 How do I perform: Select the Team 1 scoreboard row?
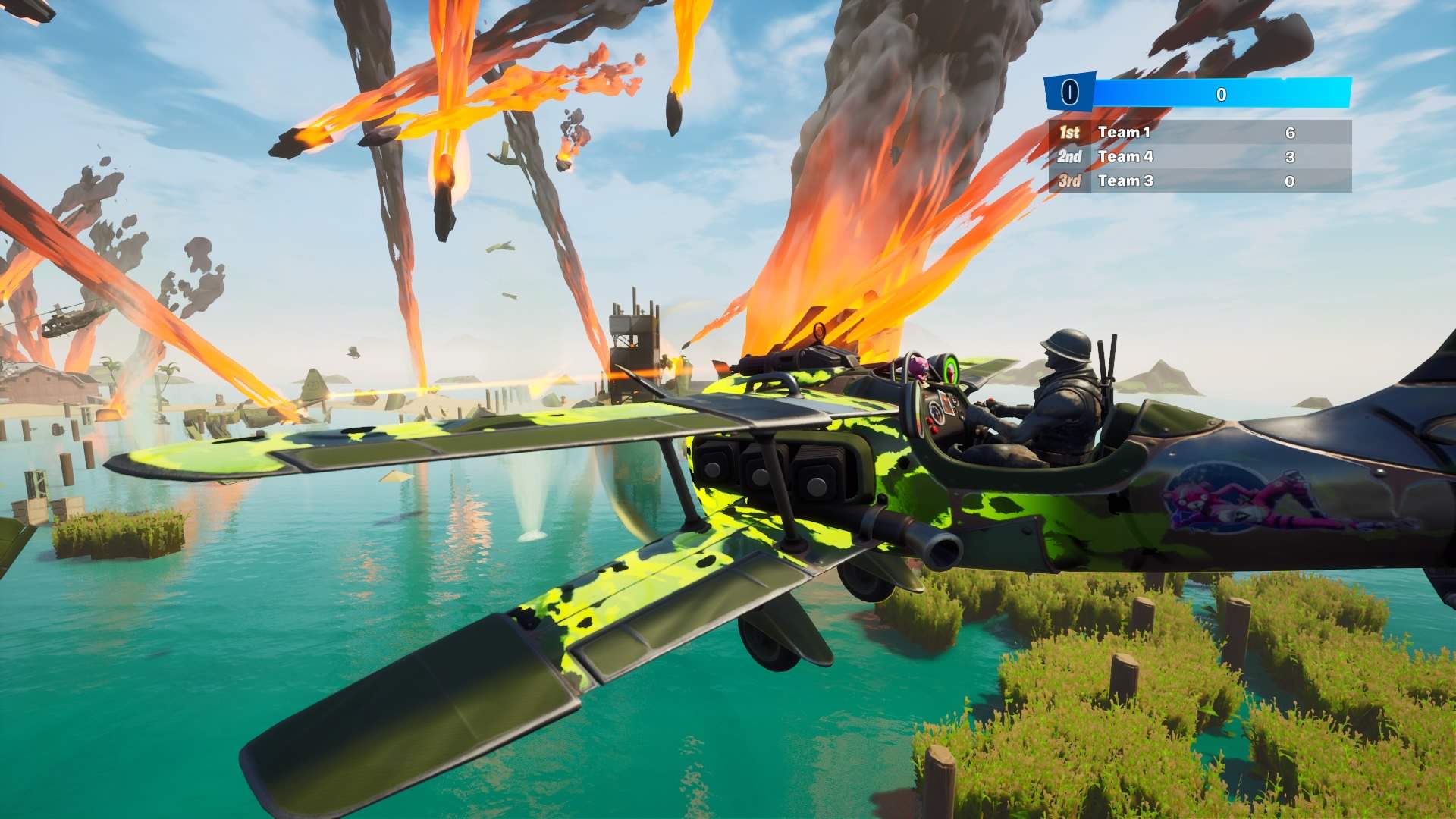coord(1200,133)
